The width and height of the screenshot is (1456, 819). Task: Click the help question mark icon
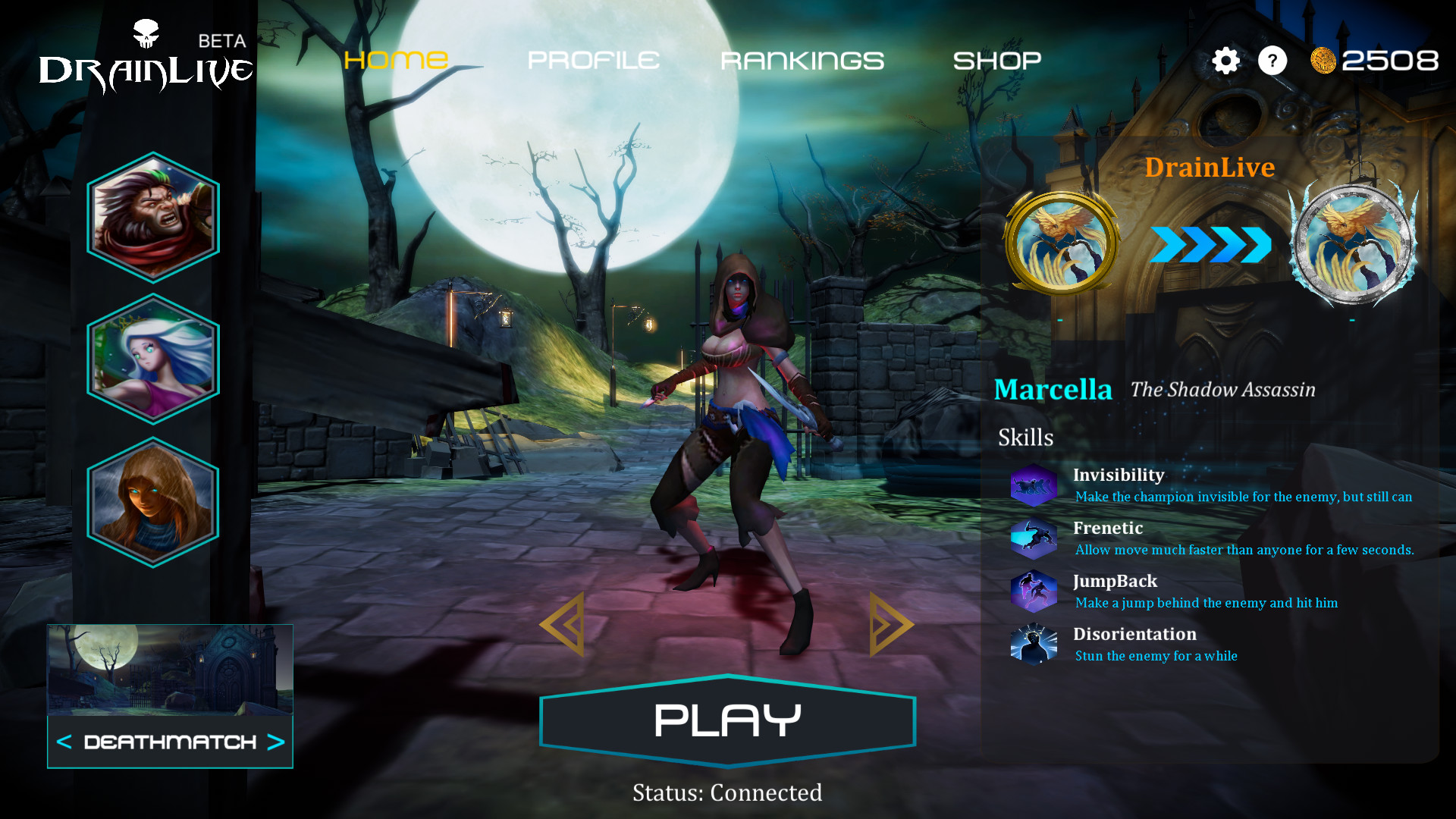(x=1273, y=61)
